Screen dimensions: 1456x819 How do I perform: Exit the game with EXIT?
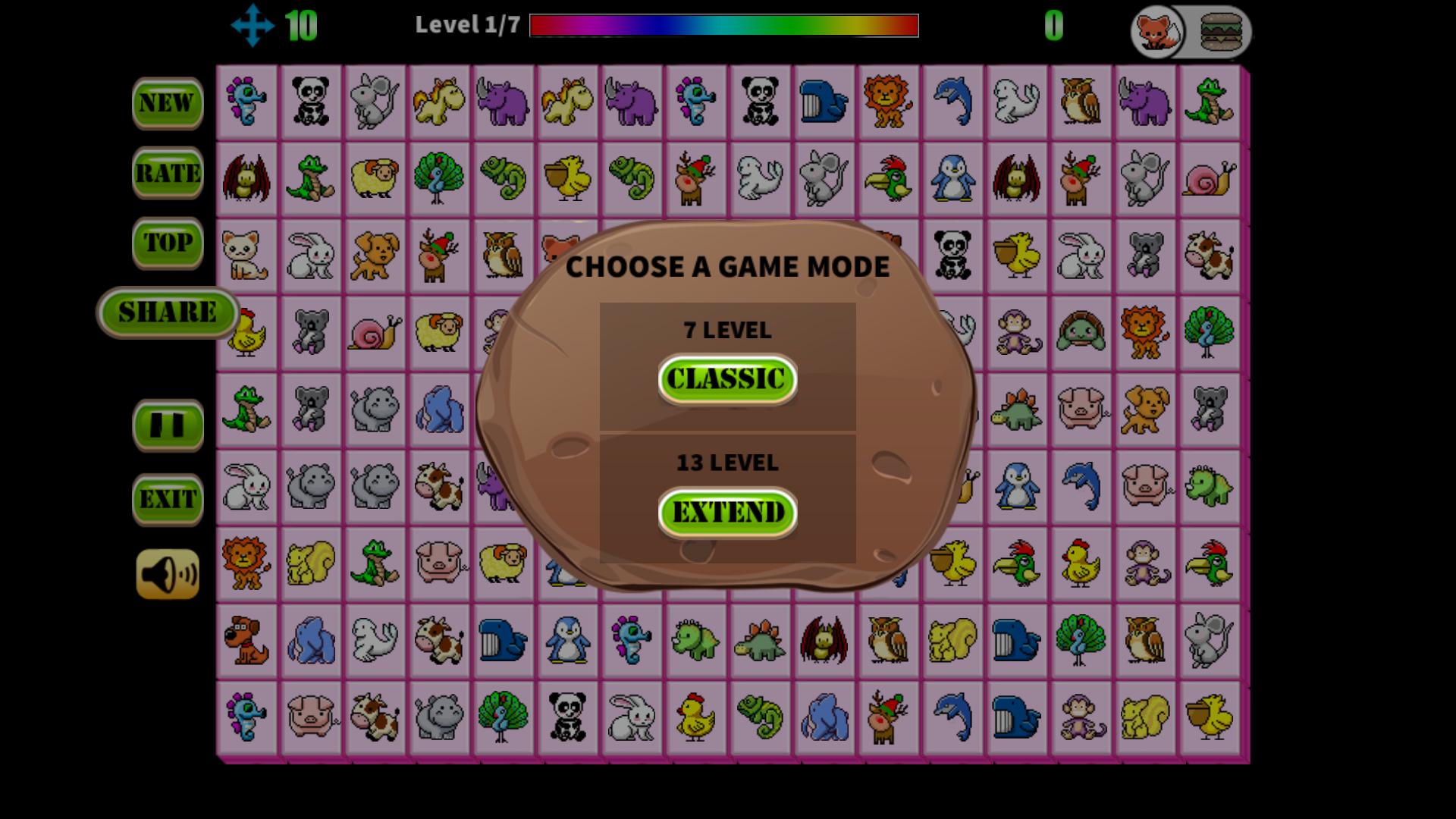(x=168, y=498)
